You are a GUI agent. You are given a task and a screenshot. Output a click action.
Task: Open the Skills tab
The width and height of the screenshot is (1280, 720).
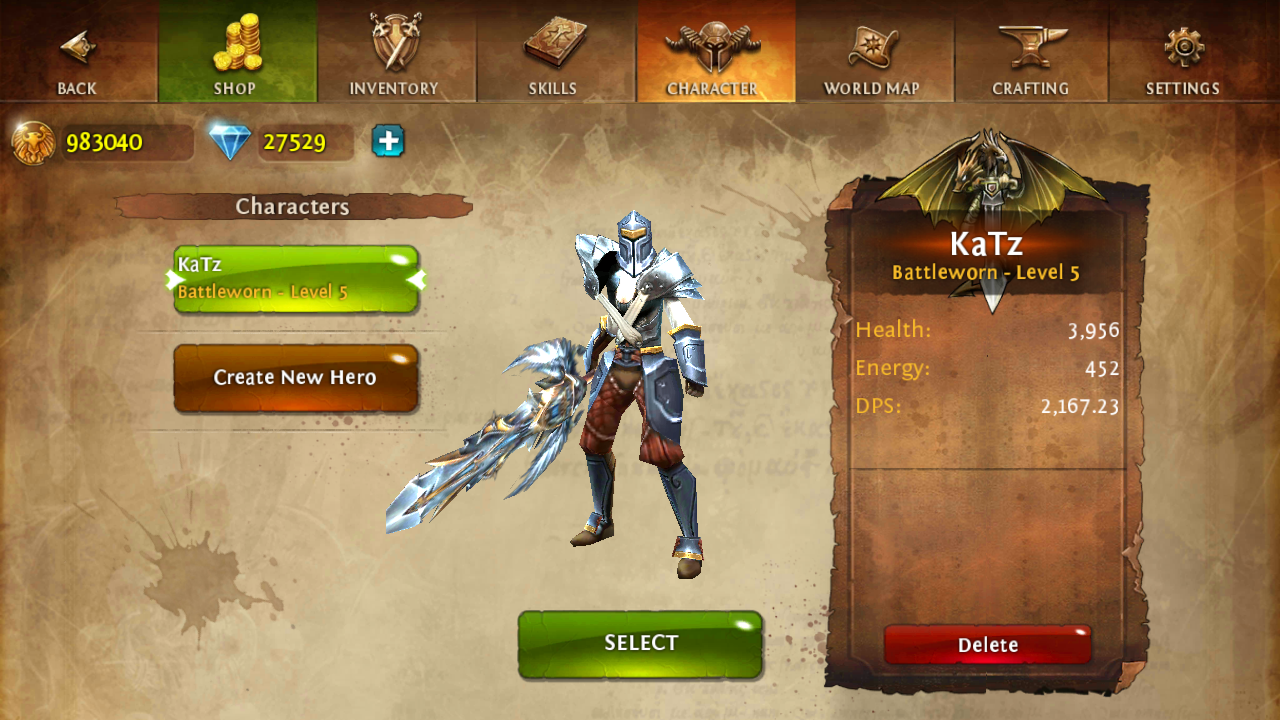554,52
